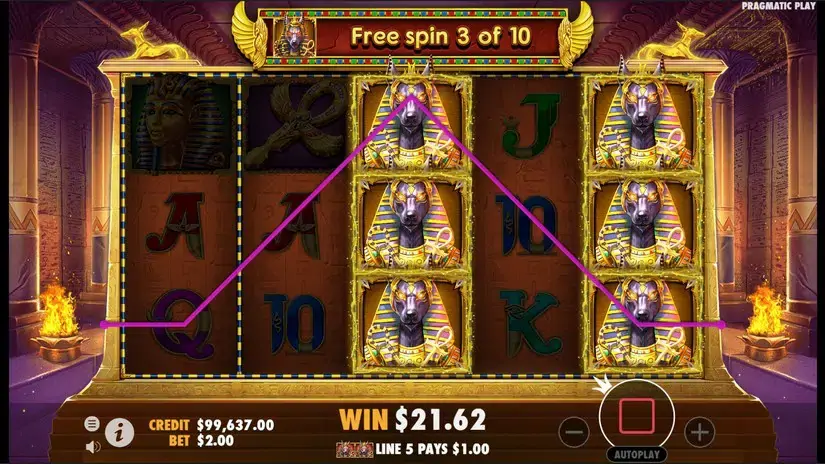Decrease the bet with the minus button
The width and height of the screenshot is (825, 464).
click(573, 432)
